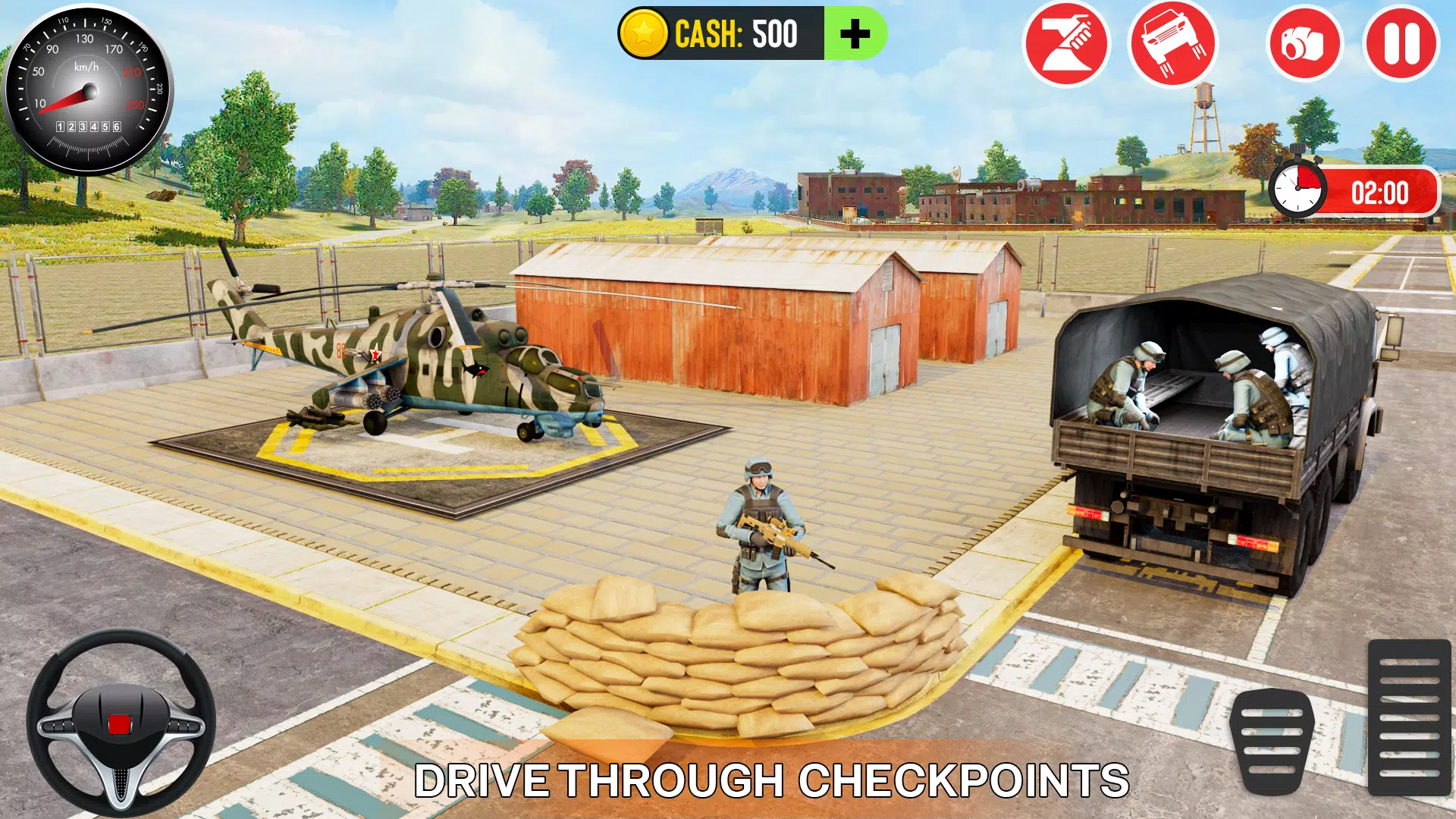
Task: Tap the red horn button on steering wheel
Action: point(121,724)
